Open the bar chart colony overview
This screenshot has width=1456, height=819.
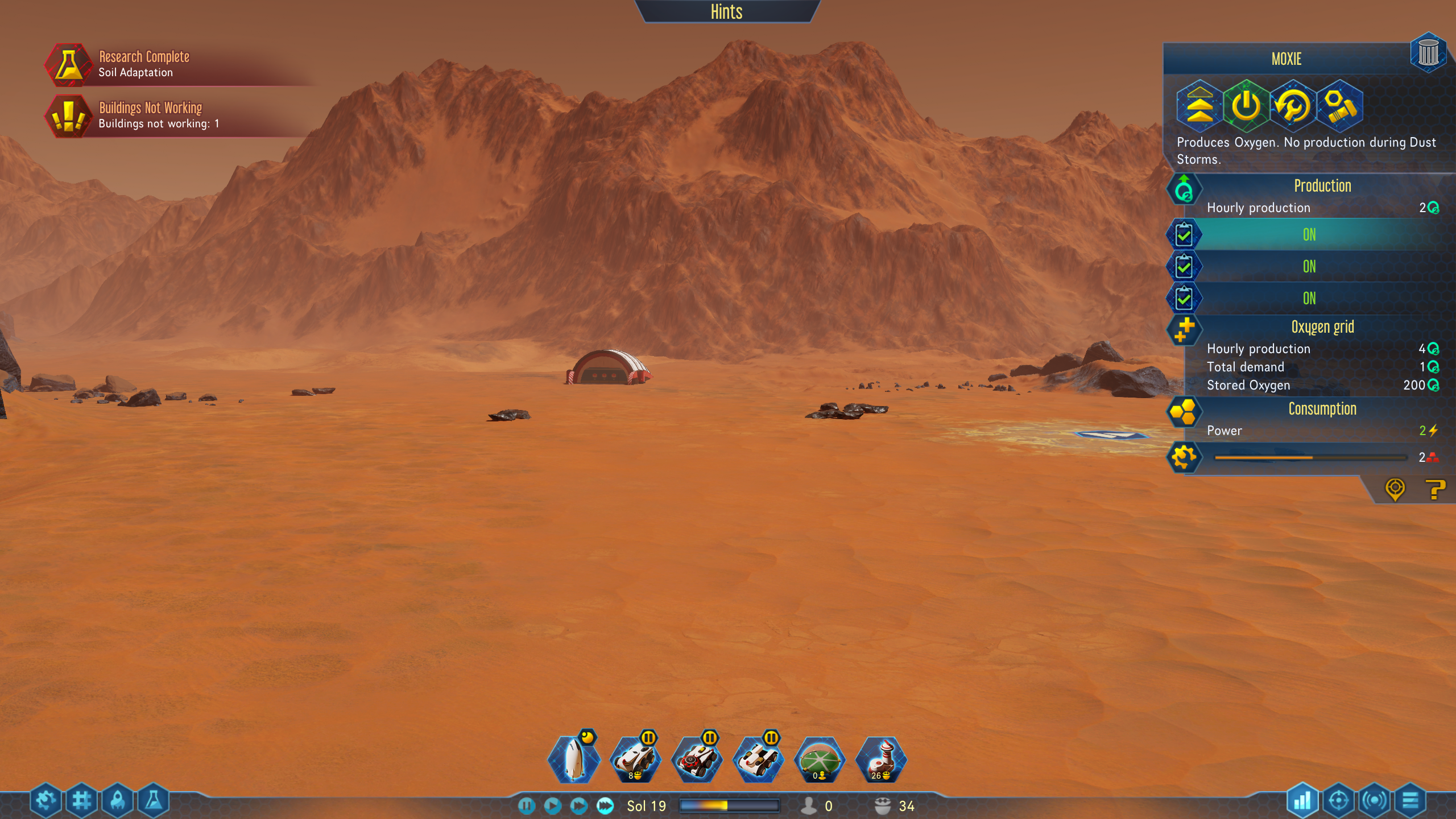coord(1302,801)
